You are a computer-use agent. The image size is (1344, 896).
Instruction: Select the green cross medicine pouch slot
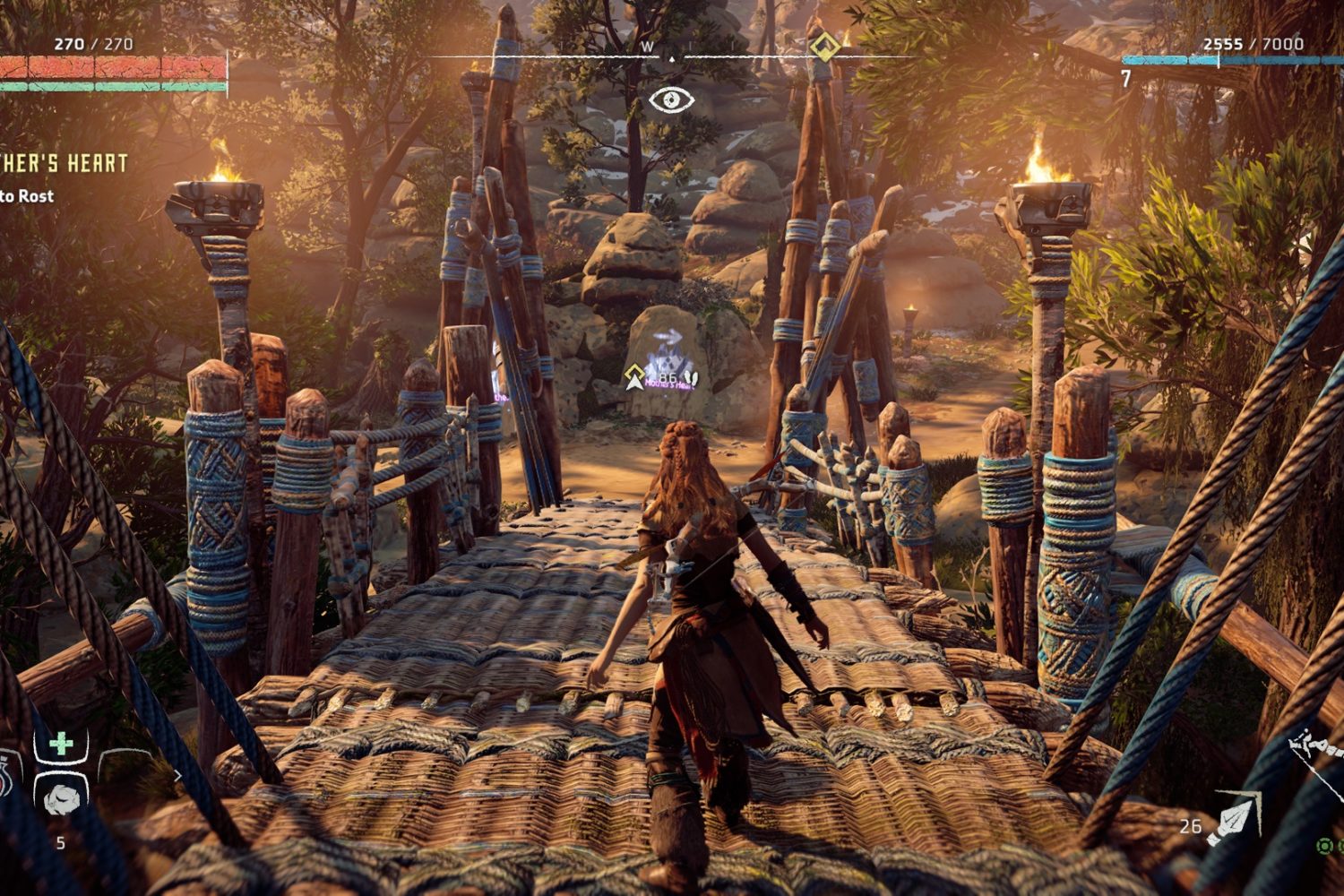(x=60, y=745)
